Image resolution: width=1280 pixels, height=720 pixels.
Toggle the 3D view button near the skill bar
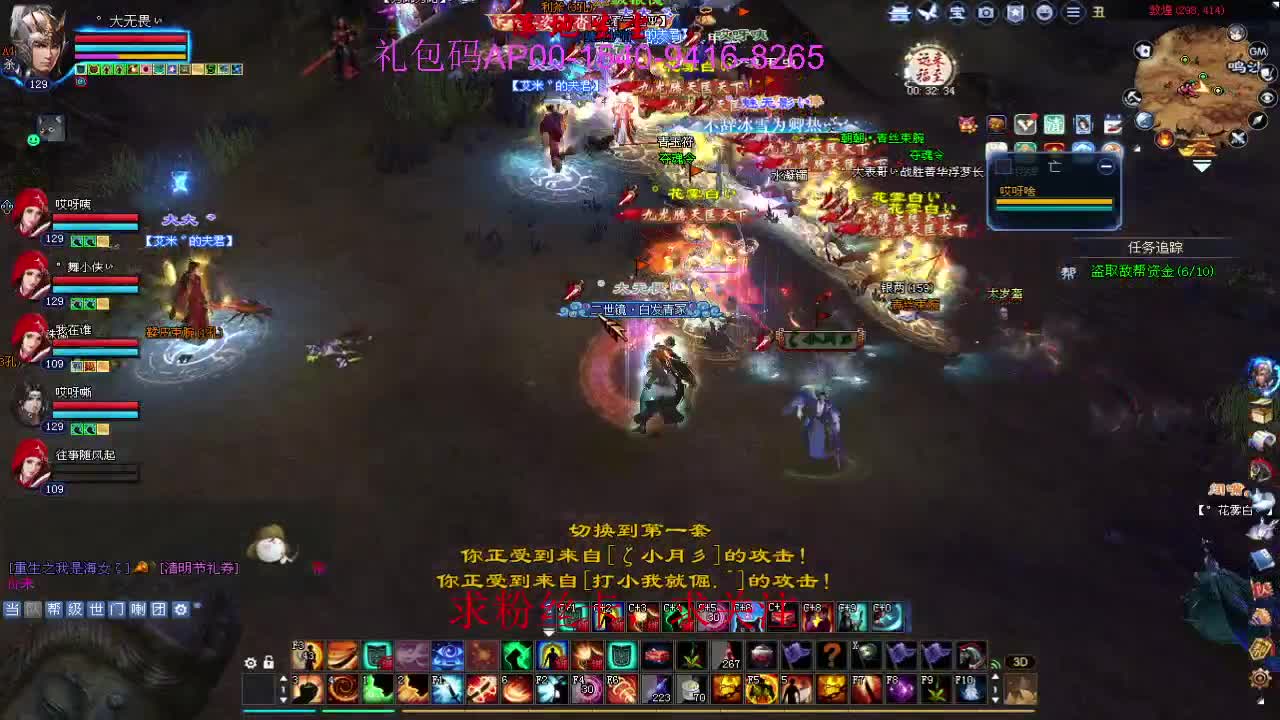[x=1020, y=661]
